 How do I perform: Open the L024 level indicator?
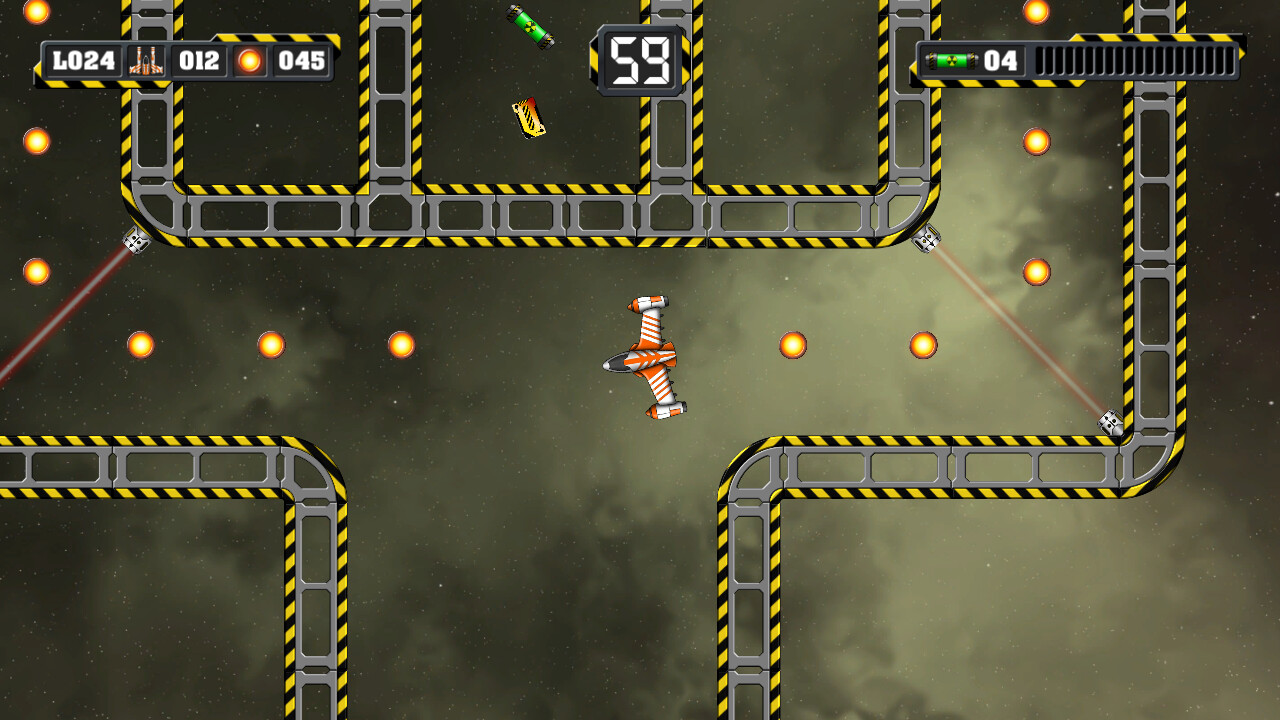click(86, 60)
